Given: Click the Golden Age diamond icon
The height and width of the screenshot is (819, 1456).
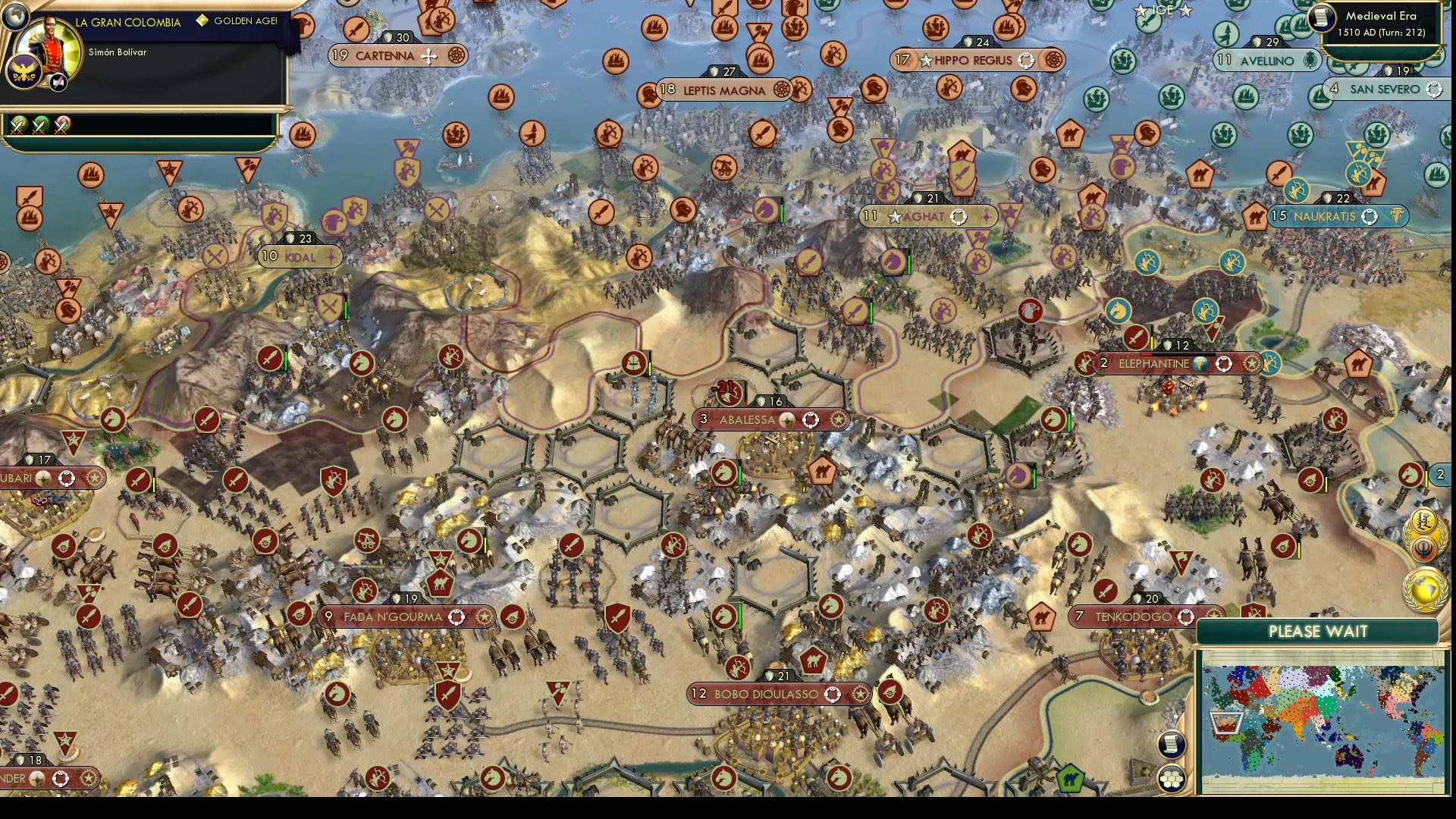Looking at the screenshot, I should coord(203,20).
